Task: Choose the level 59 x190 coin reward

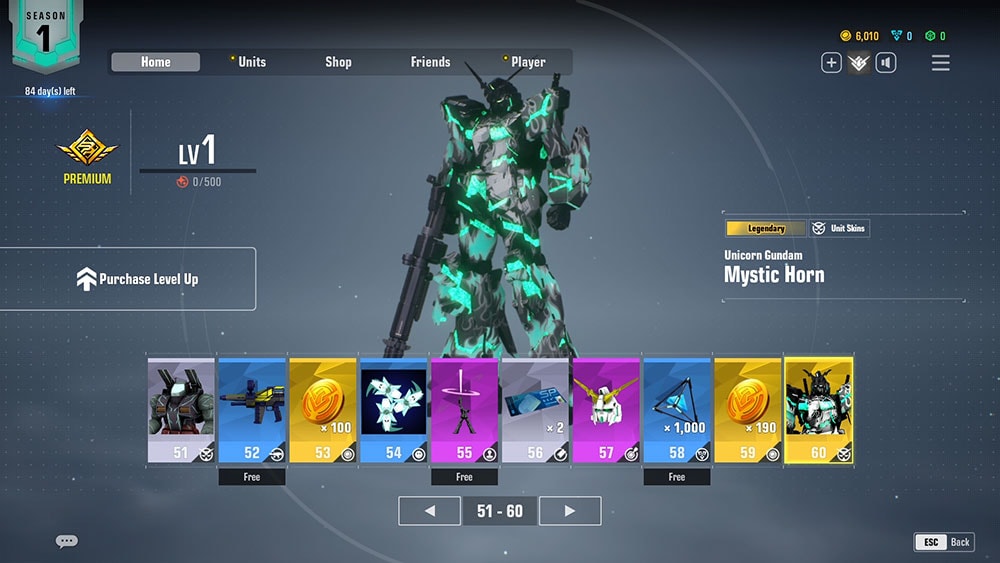Action: click(x=748, y=410)
